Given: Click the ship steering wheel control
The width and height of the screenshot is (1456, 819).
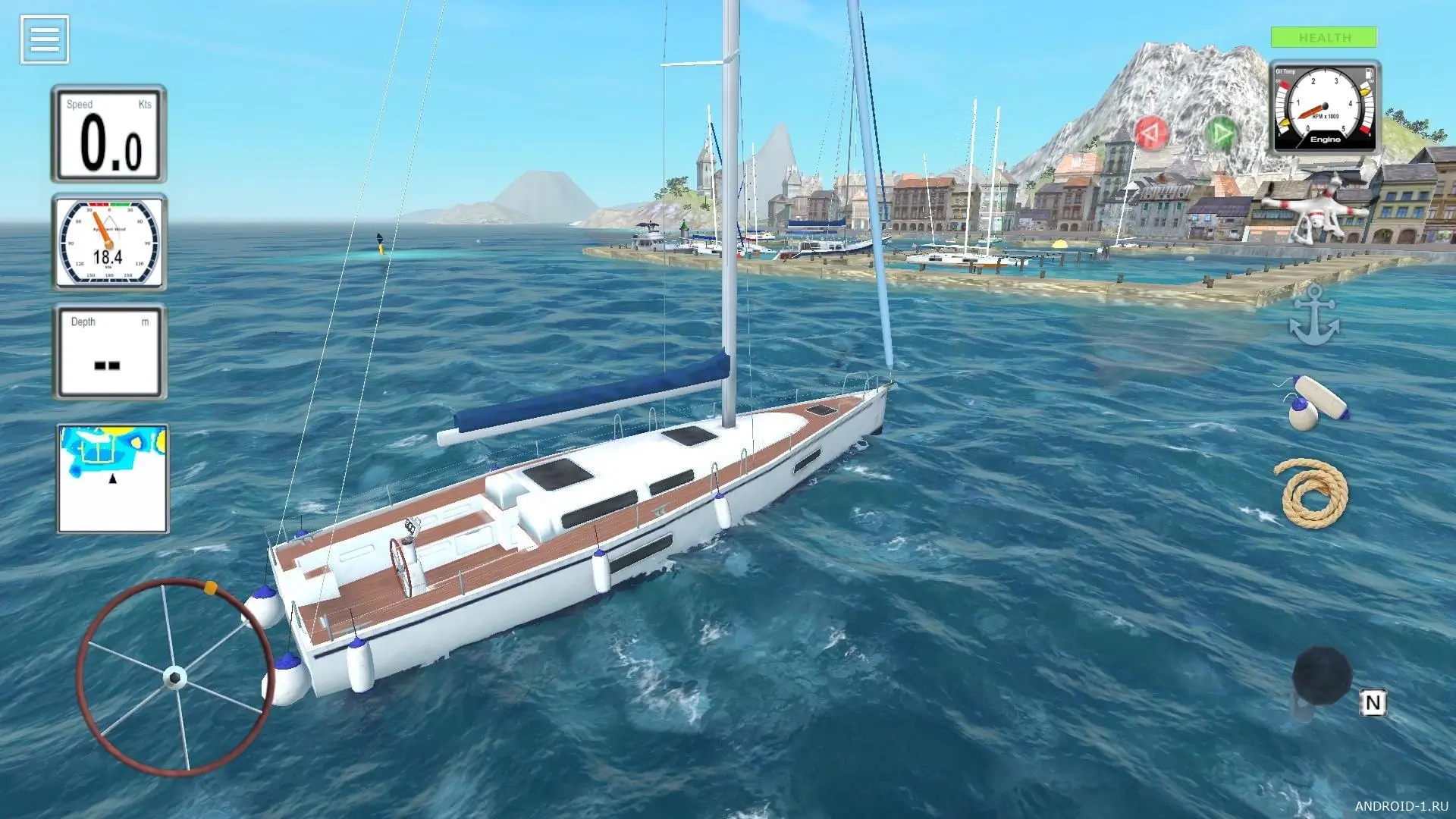Looking at the screenshot, I should pos(174,676).
